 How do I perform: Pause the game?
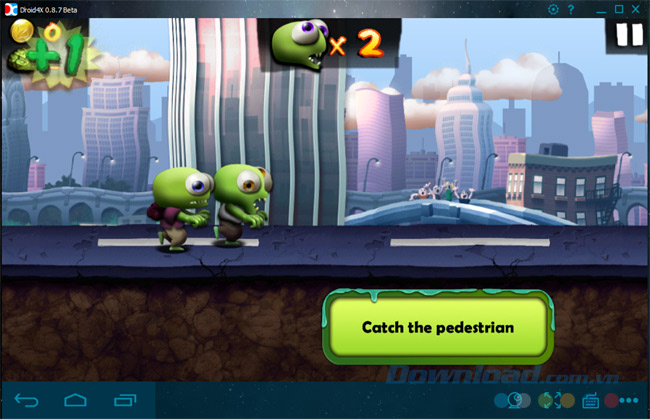pyautogui.click(x=629, y=37)
